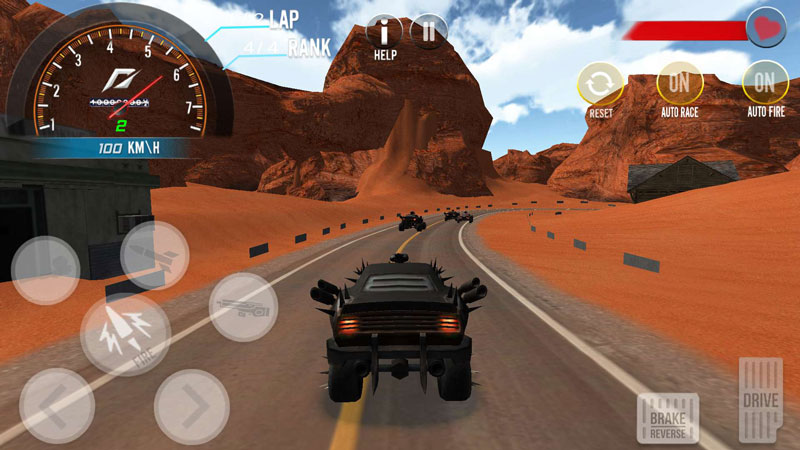The height and width of the screenshot is (450, 800).
Task: Steer left with the left arrow
Action: pos(57,406)
